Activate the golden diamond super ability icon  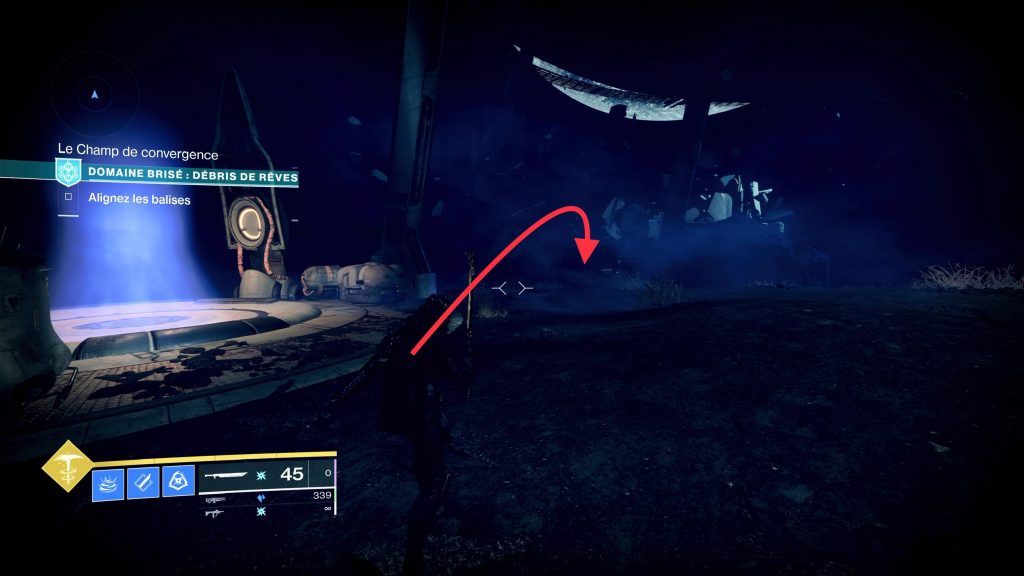click(x=67, y=465)
